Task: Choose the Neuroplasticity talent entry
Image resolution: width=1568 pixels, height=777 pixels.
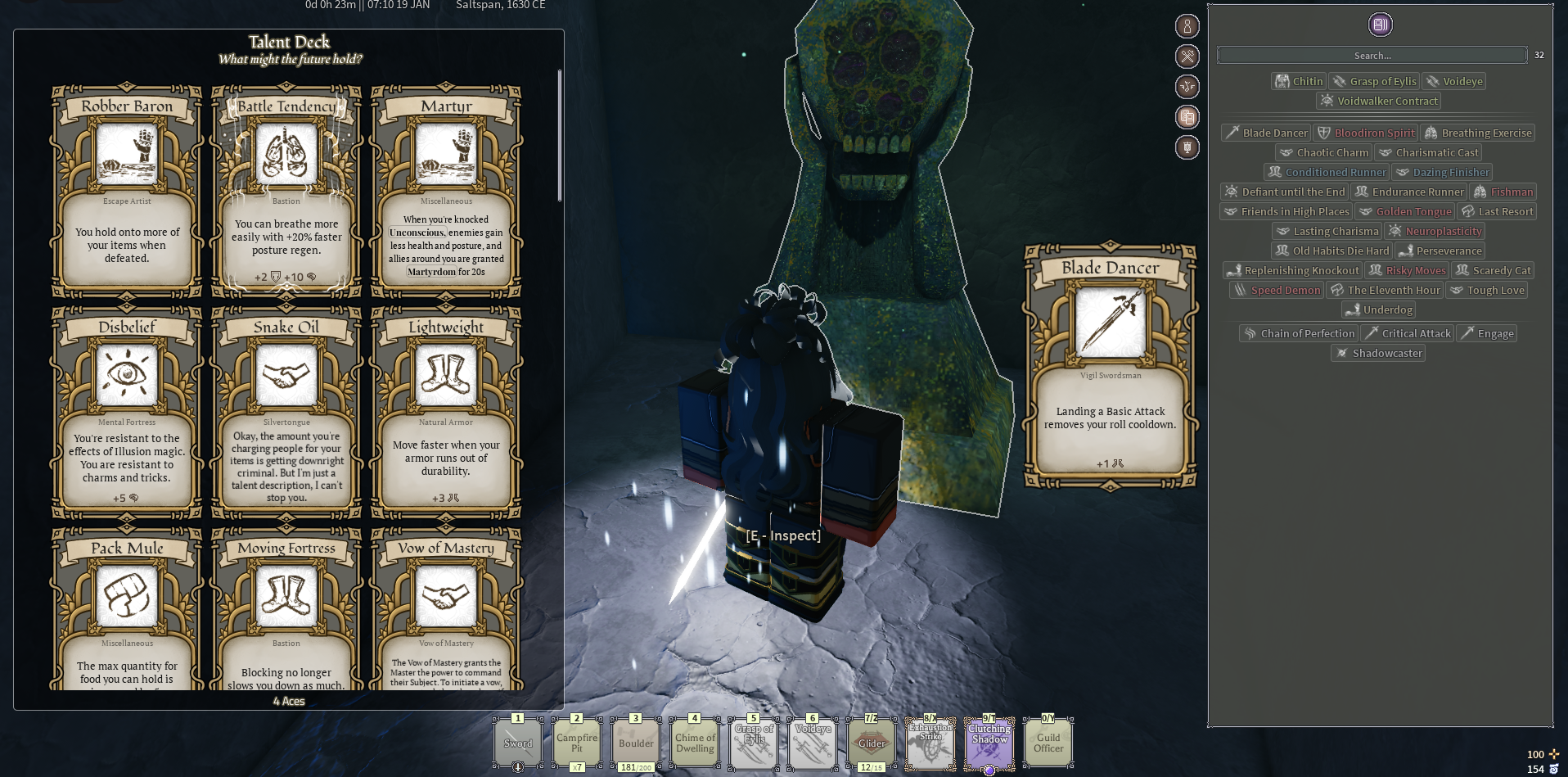Action: [x=1435, y=231]
